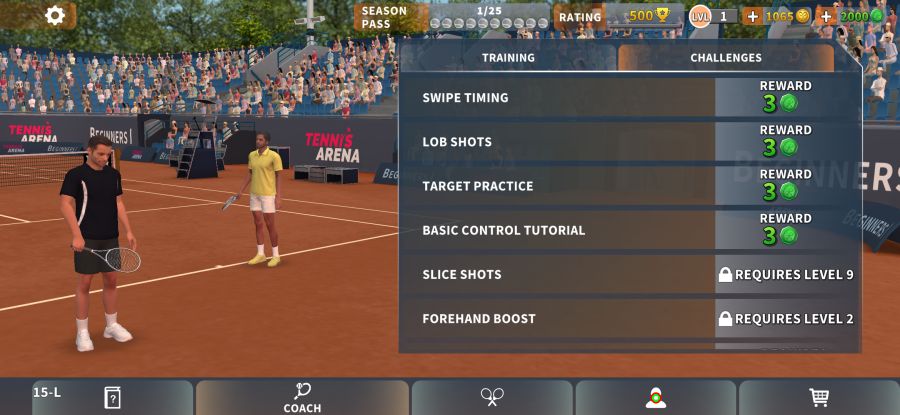This screenshot has height=415, width=900.
Task: Open the Coach section
Action: pyautogui.click(x=302, y=397)
